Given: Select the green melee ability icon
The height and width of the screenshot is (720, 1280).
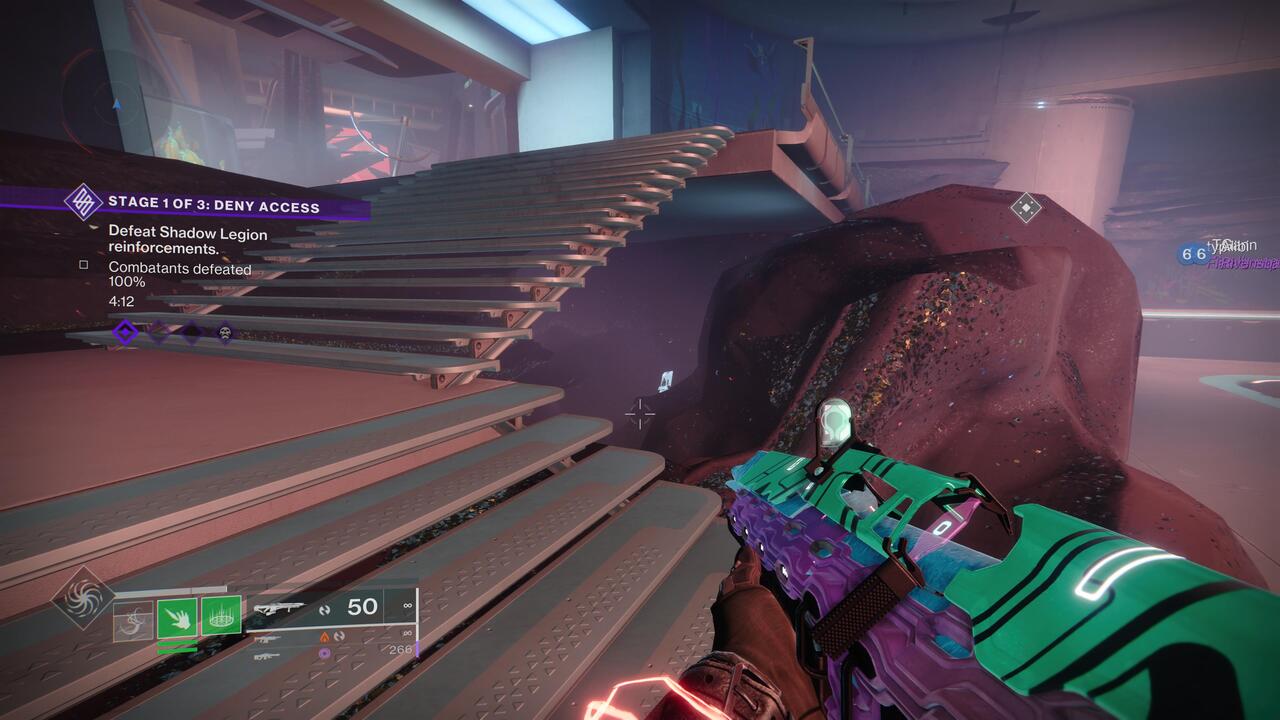Looking at the screenshot, I should click(x=178, y=618).
